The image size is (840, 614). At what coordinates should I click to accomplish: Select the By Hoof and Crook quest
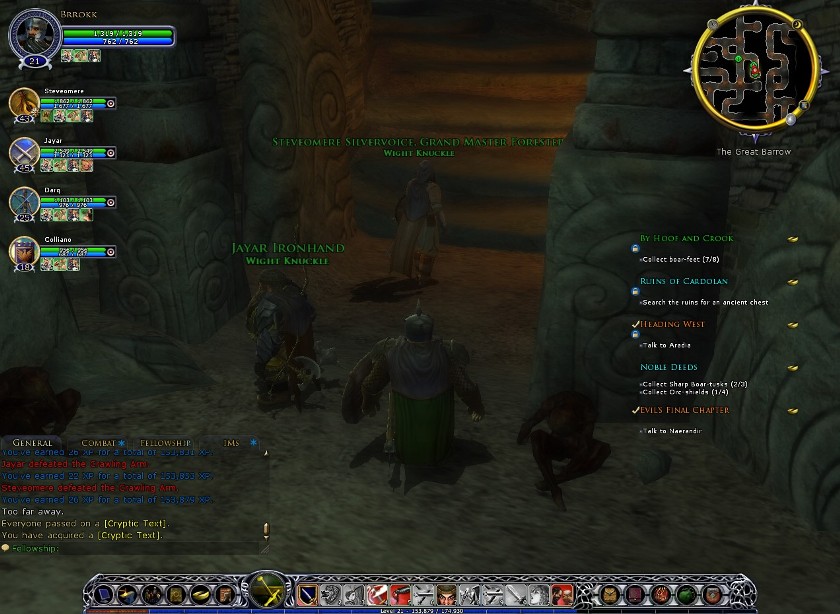[686, 239]
